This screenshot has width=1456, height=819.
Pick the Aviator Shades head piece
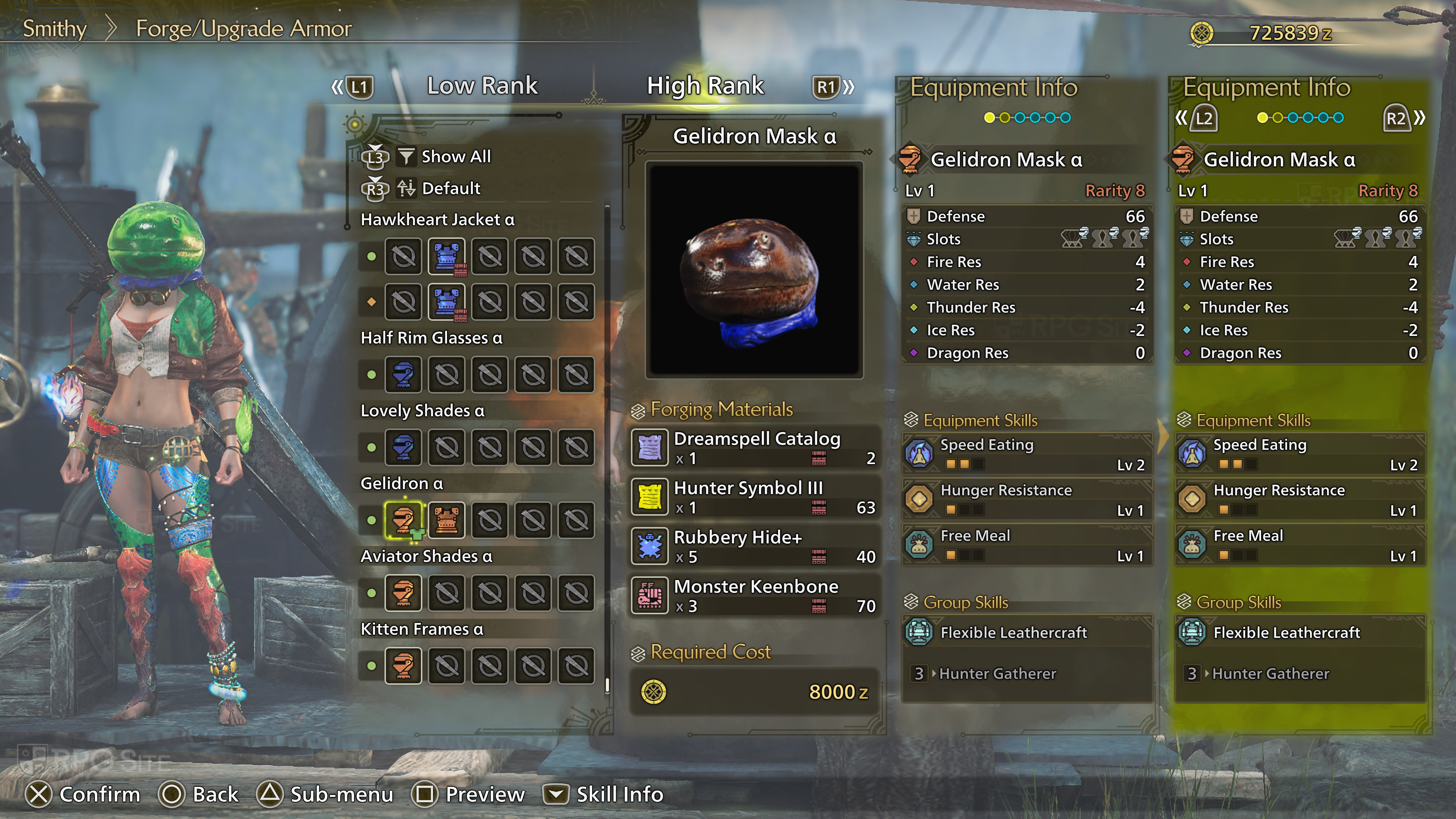point(403,592)
